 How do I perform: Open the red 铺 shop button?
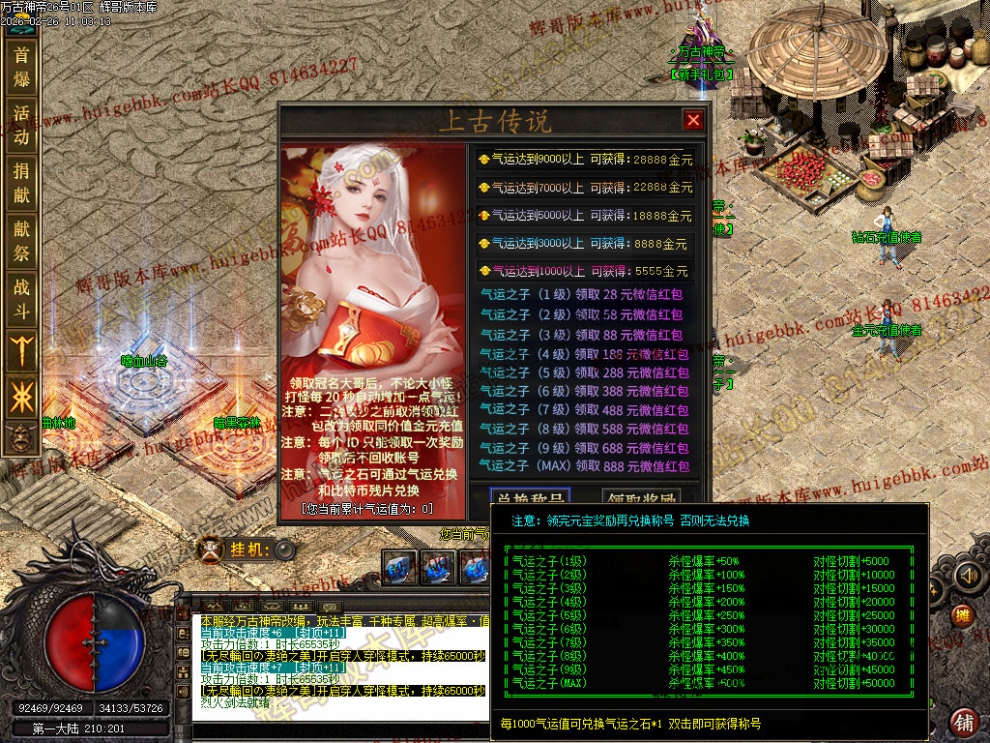[964, 722]
